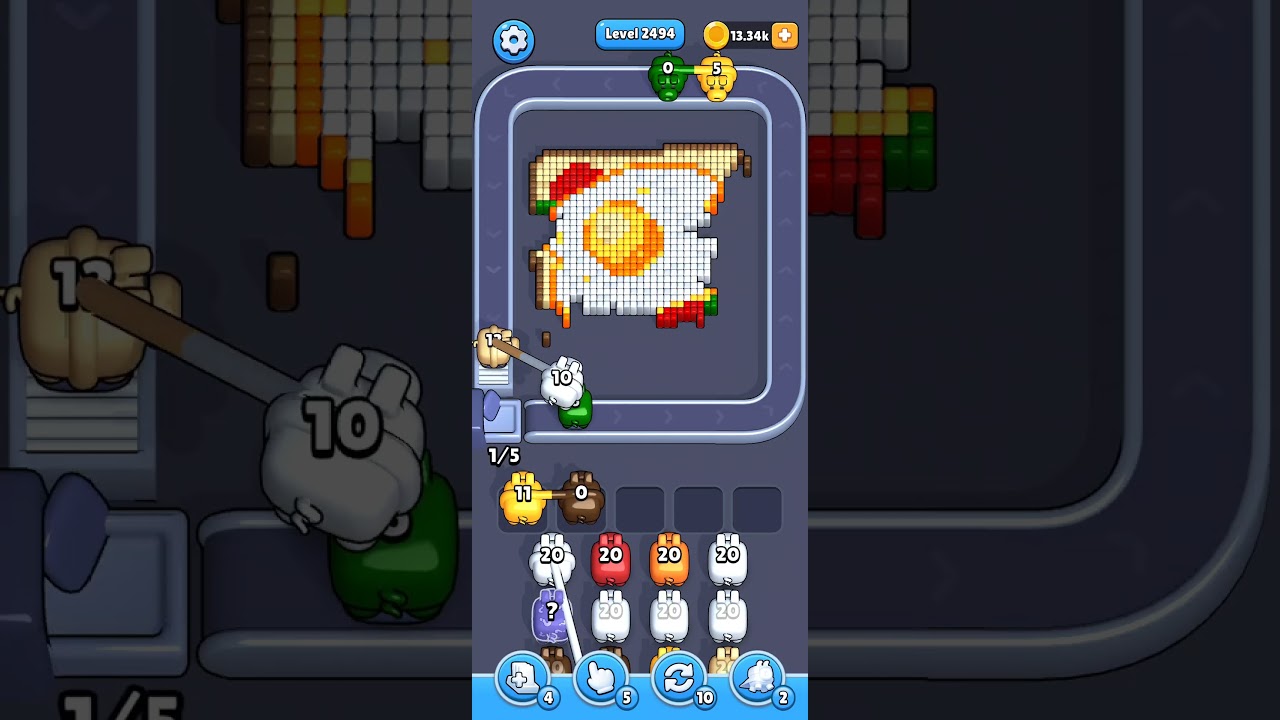
Task: Tap the 1/5 progress counter
Action: click(x=502, y=455)
